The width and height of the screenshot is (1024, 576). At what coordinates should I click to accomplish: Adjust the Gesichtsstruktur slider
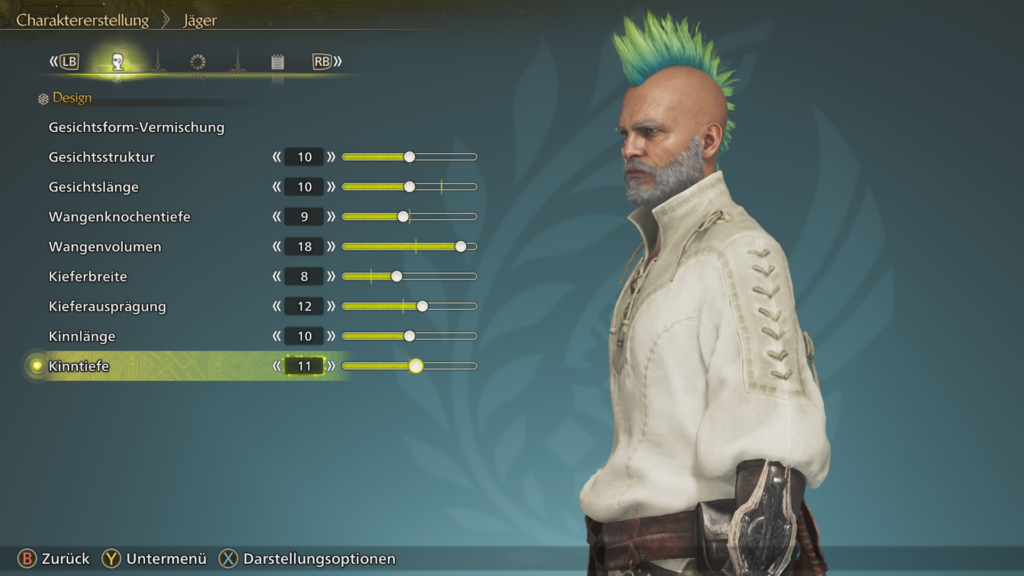pos(409,157)
